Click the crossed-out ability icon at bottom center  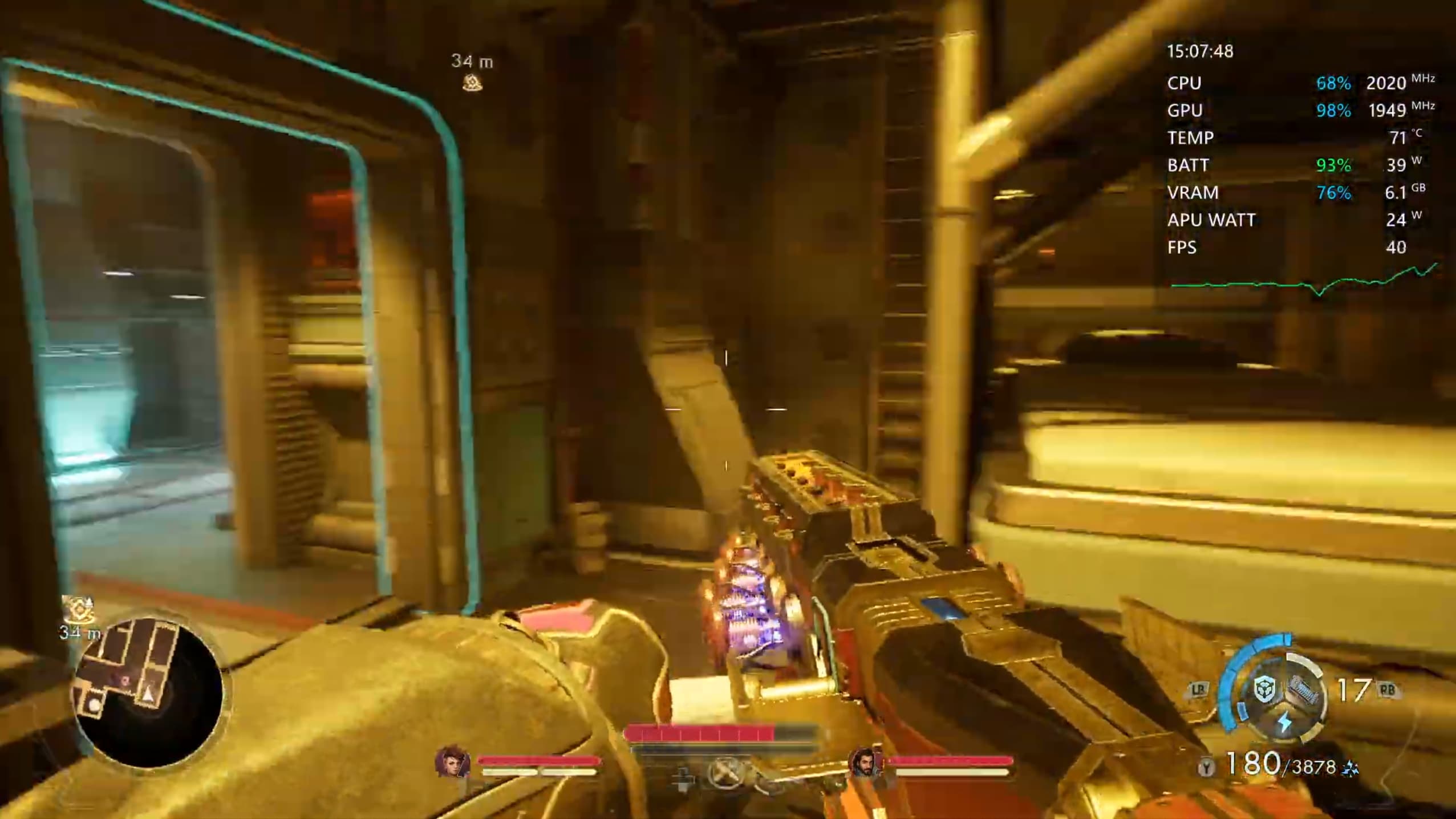pyautogui.click(x=725, y=773)
